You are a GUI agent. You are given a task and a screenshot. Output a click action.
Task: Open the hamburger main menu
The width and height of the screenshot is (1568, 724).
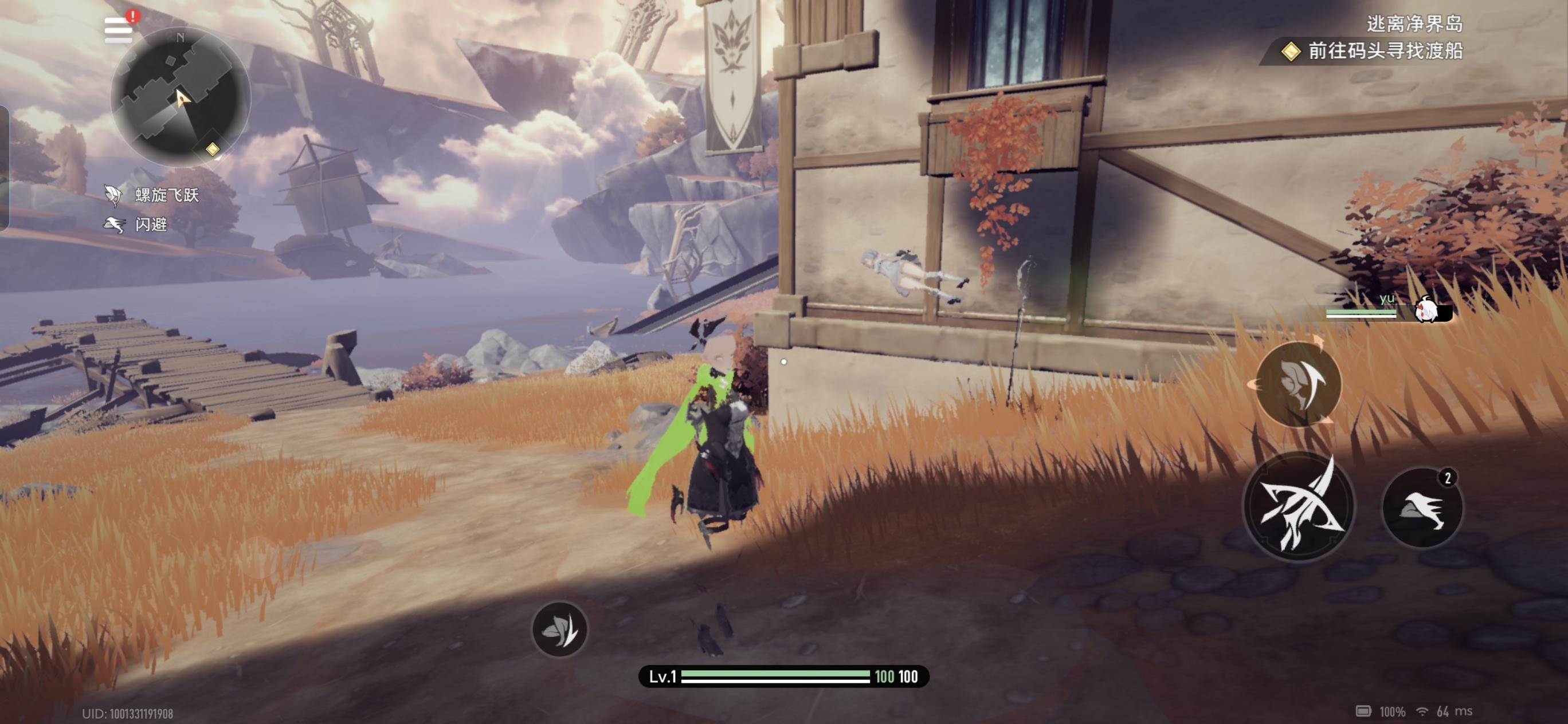tap(118, 30)
